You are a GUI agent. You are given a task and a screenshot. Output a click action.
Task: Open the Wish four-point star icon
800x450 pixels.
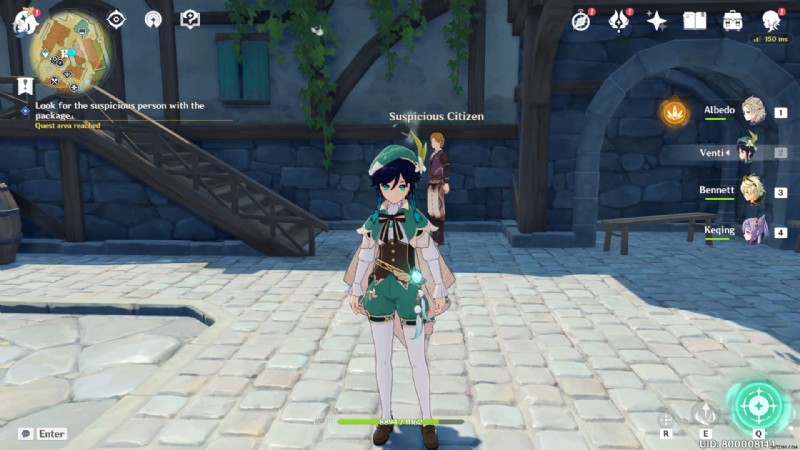tap(657, 20)
